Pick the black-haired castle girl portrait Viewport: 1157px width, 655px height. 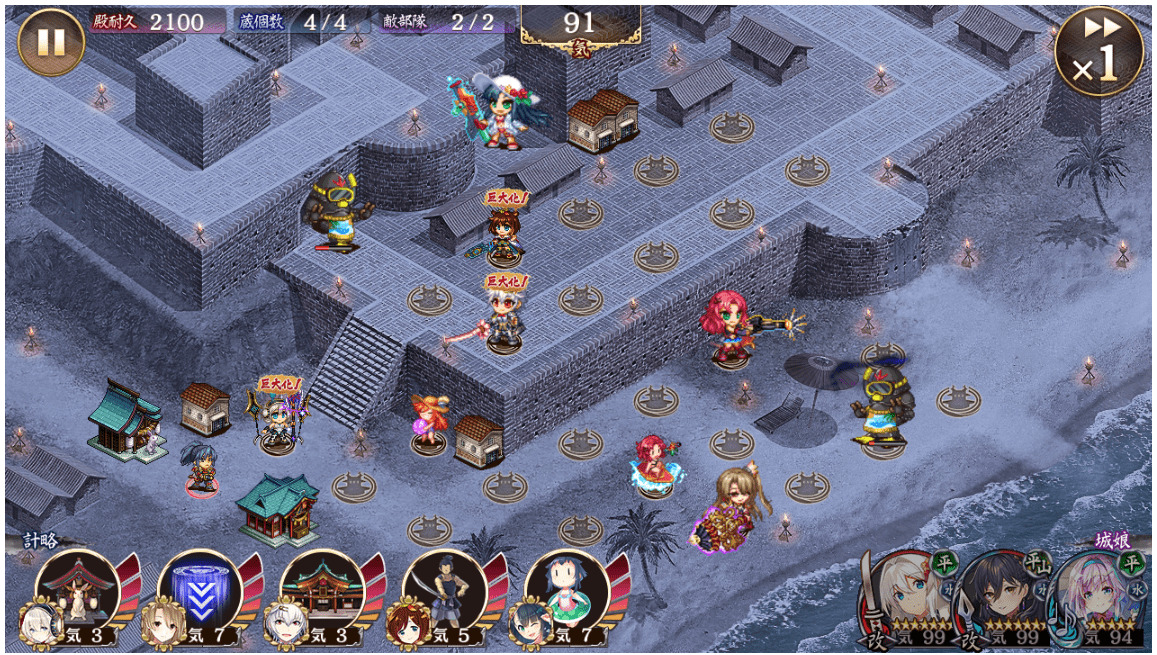[1000, 597]
